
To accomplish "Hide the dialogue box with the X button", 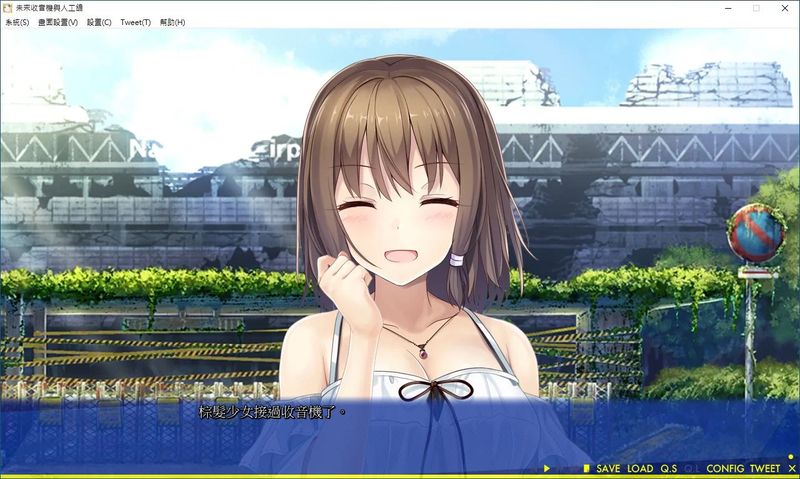I will [791, 468].
